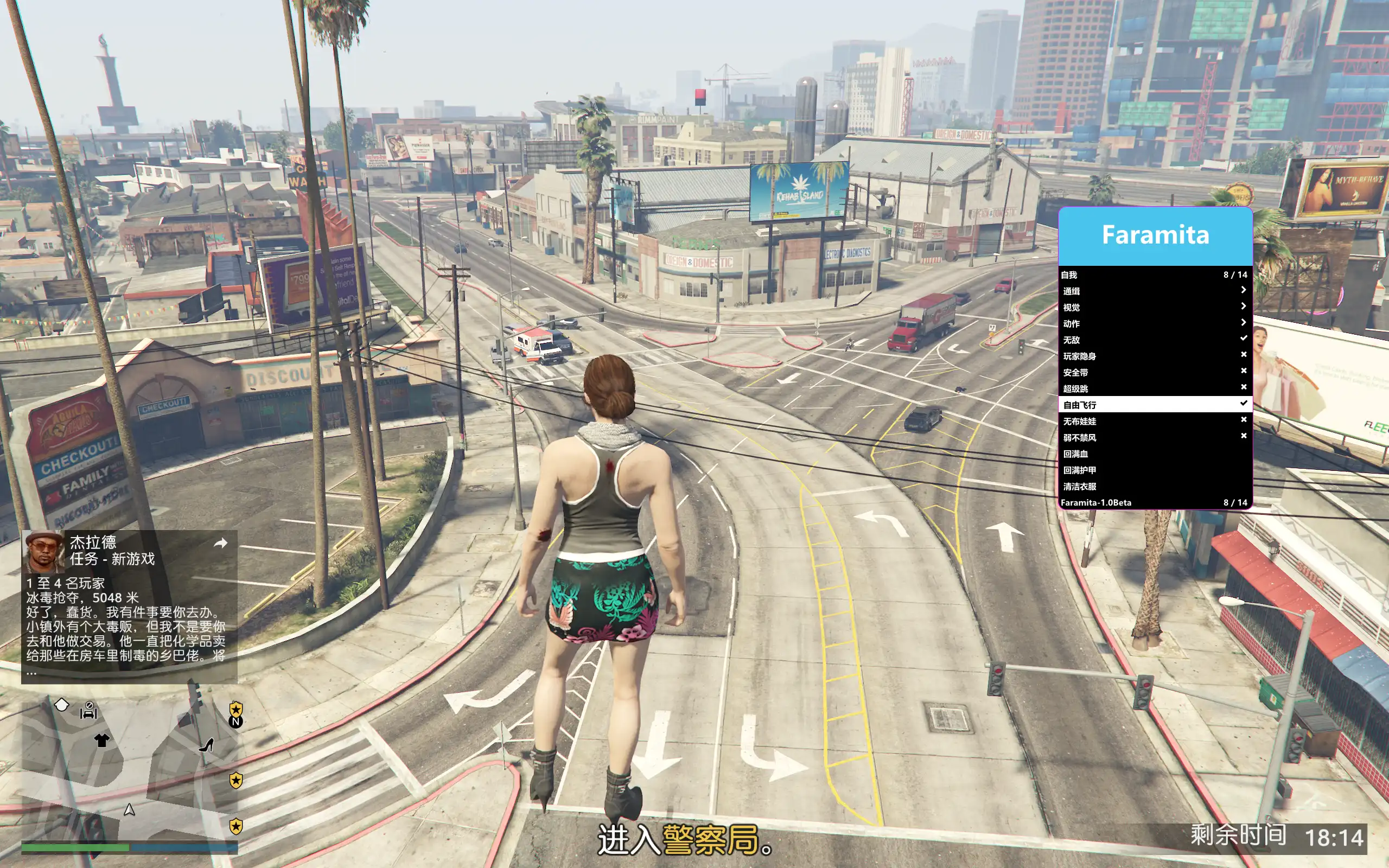Open the 动作 (Actions) submenu
Image resolution: width=1389 pixels, height=868 pixels.
pos(1154,323)
